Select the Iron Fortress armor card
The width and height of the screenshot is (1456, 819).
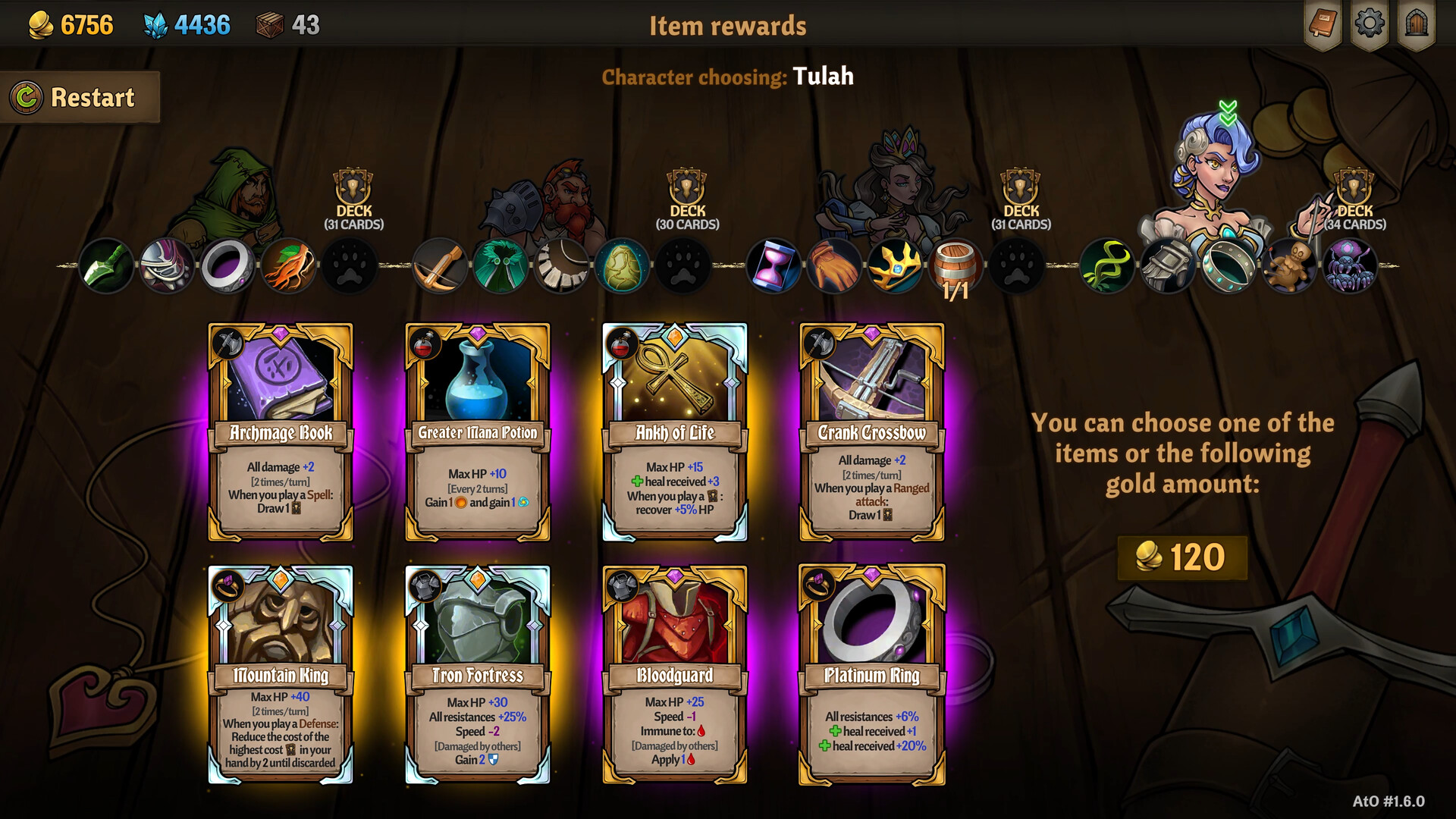click(478, 674)
